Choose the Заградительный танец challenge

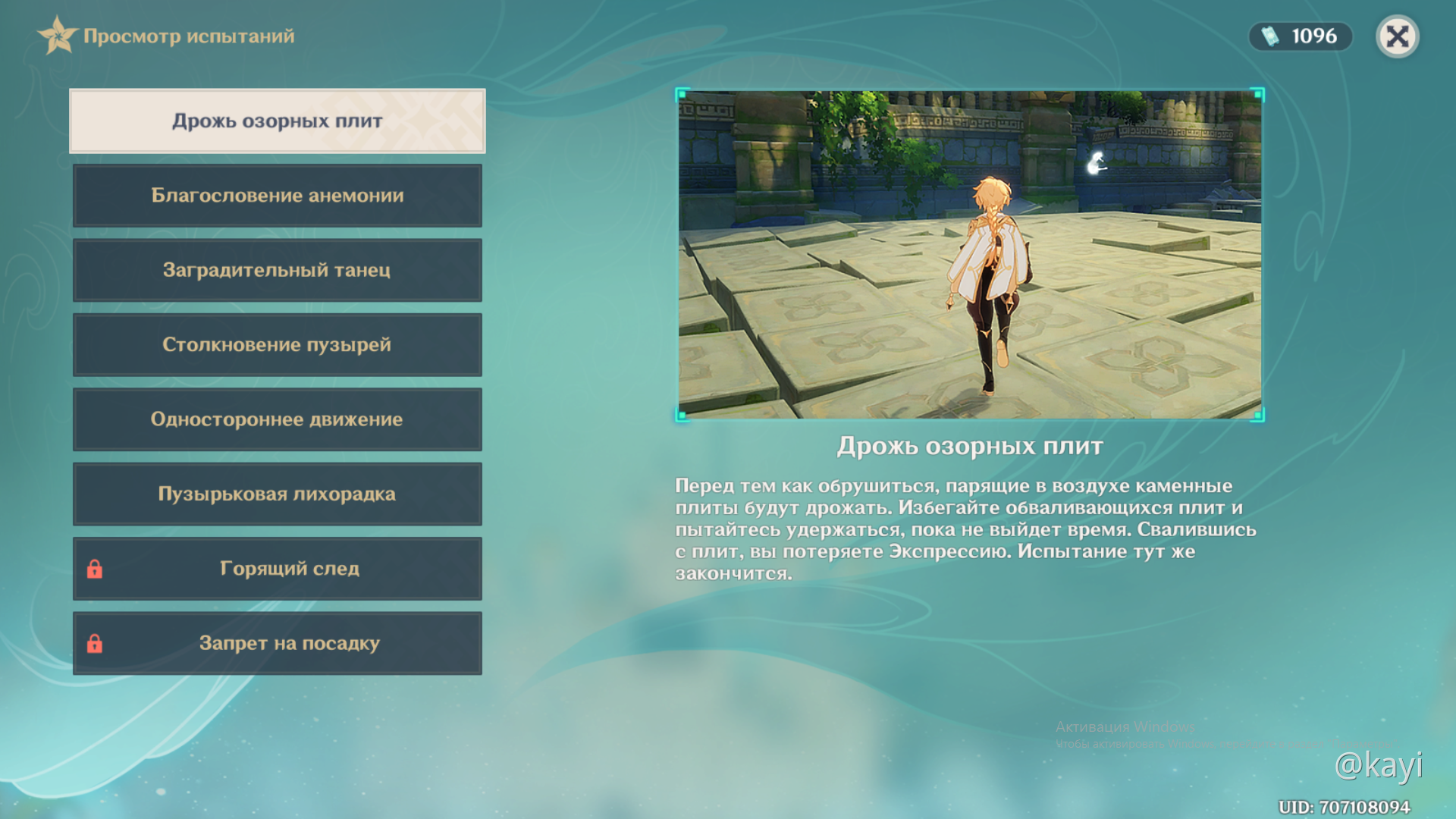[278, 270]
